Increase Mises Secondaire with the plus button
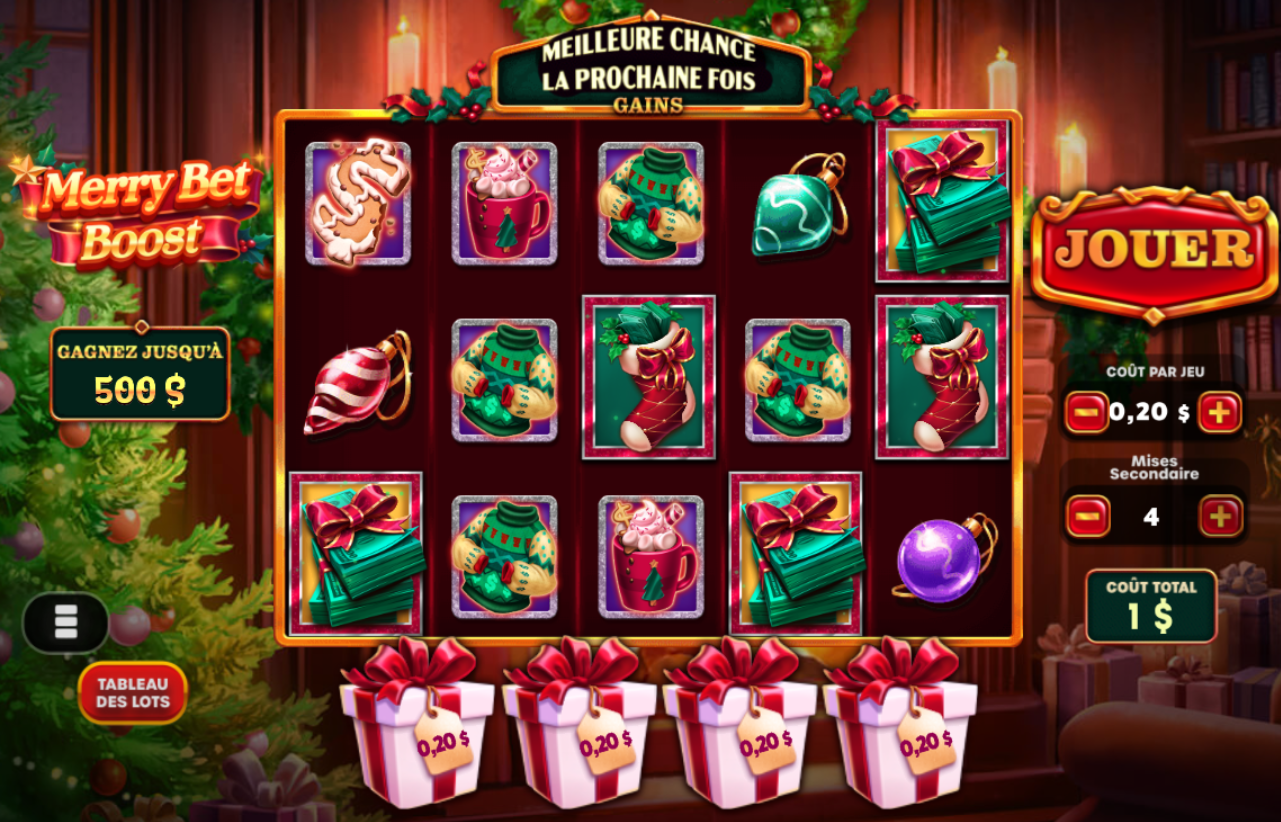1281x822 pixels. [1218, 516]
